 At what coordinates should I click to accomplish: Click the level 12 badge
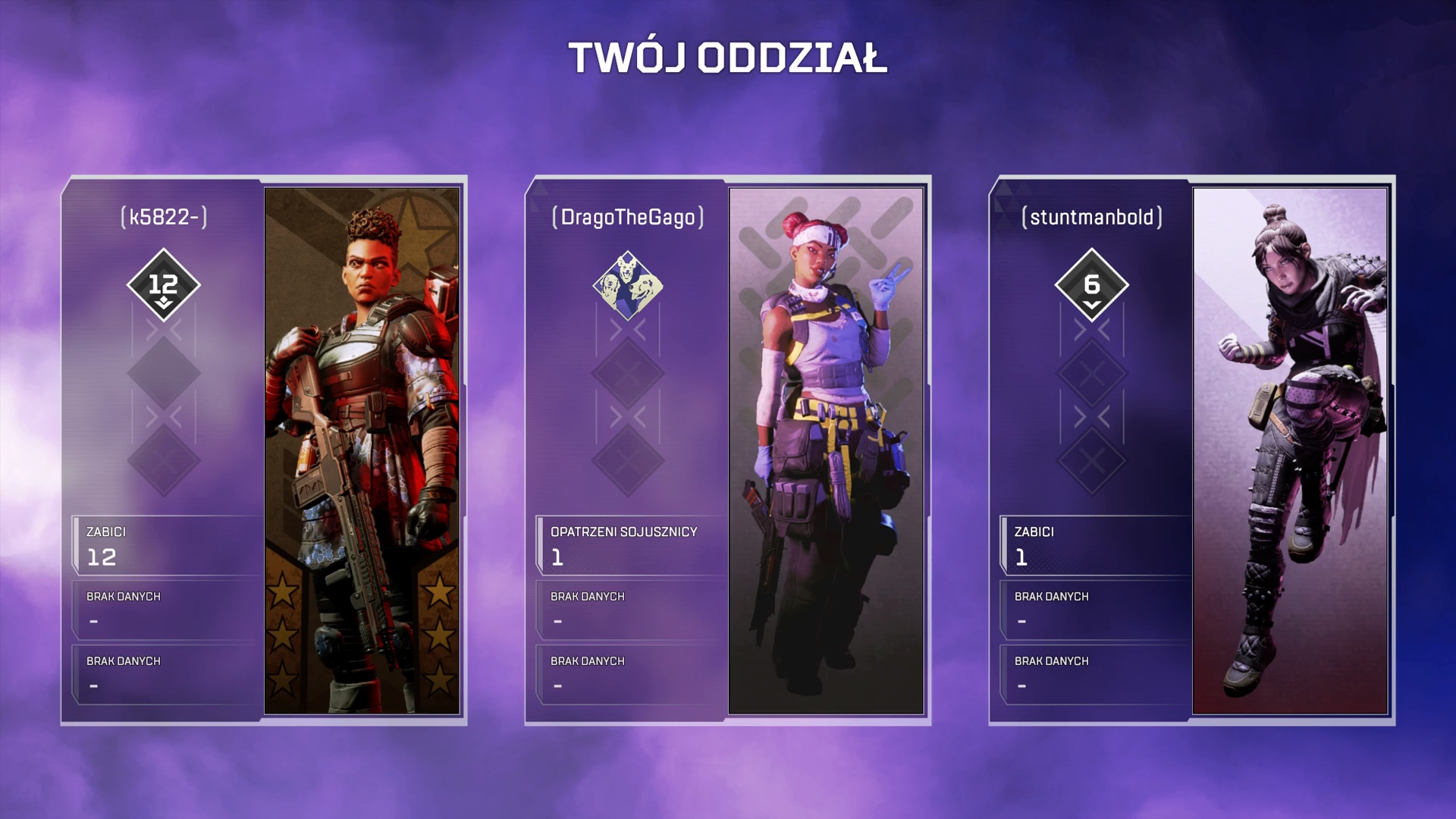pos(164,285)
